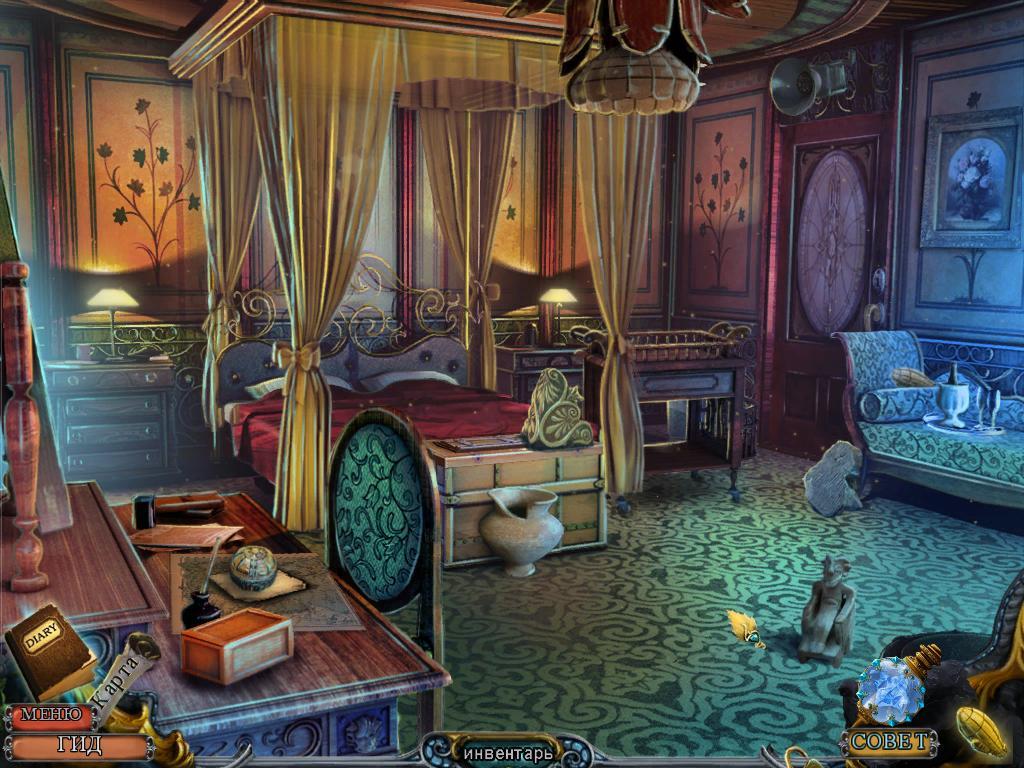This screenshot has height=768, width=1024.
Task: Expand the инвентарь panel
Action: point(506,751)
